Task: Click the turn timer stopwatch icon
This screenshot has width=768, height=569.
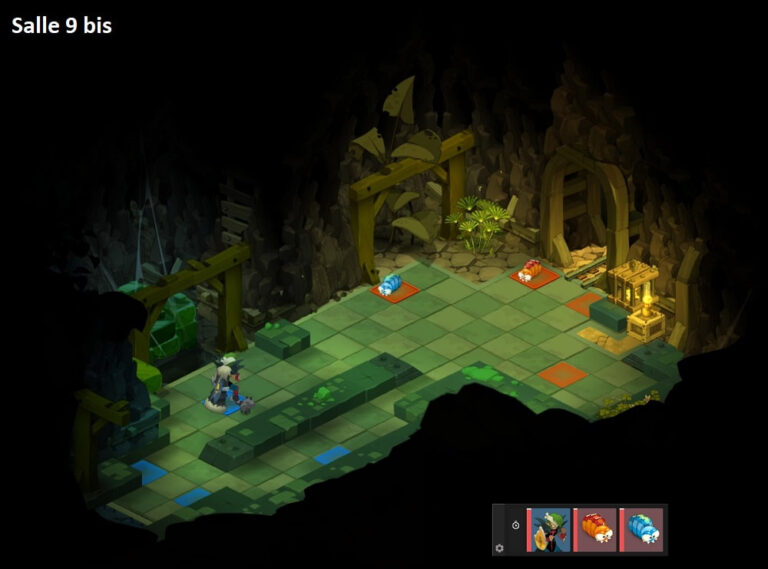Action: 515,524
